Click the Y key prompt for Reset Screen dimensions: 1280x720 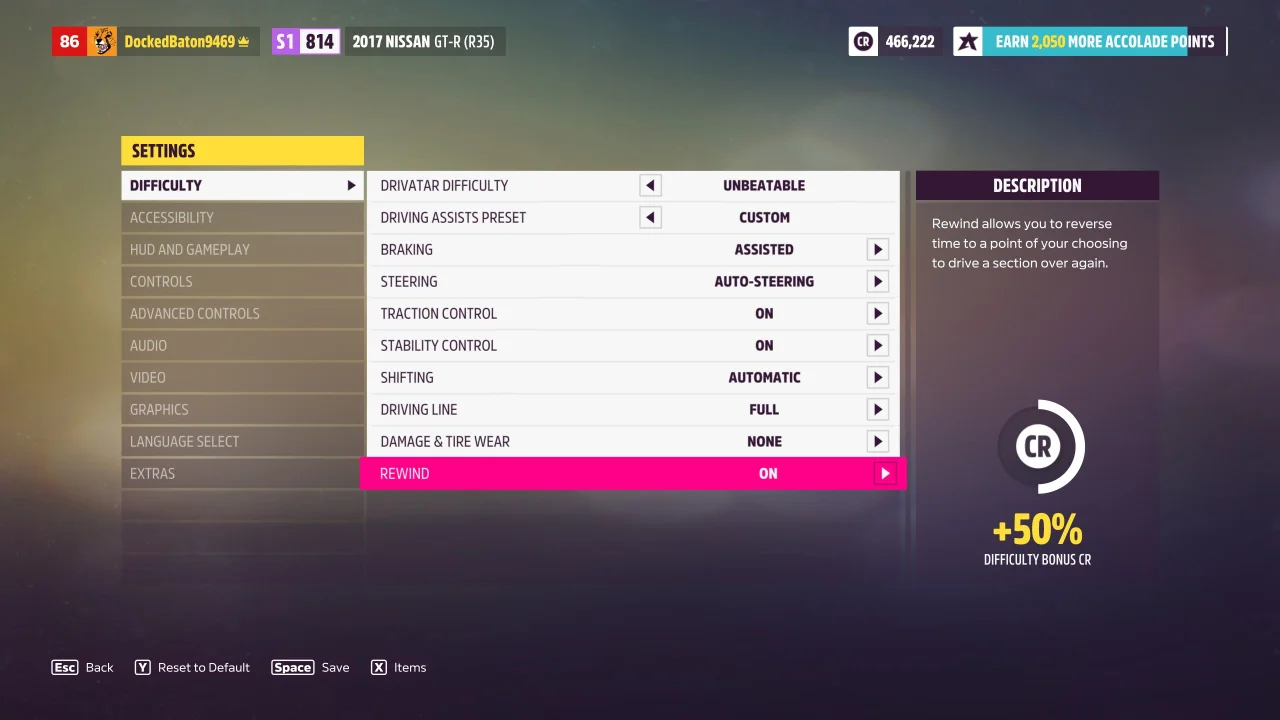143,667
